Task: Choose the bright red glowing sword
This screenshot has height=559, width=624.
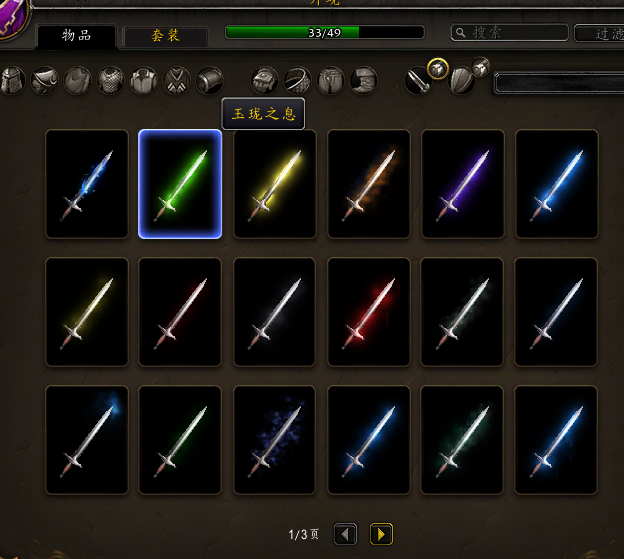Action: (x=368, y=312)
